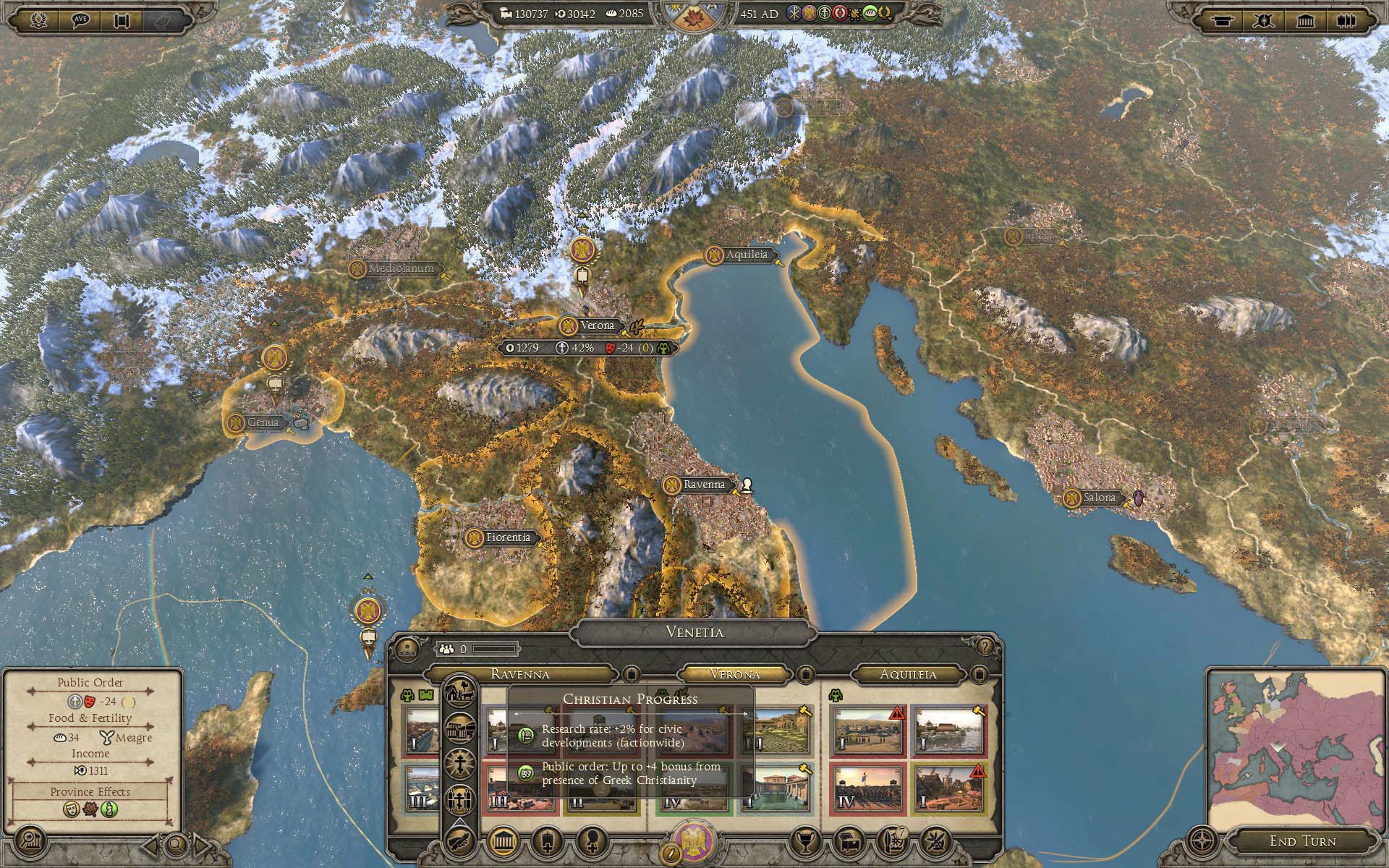Screen dimensions: 1389x868
Task: Open the AVE speech bubble advisor button
Action: (80, 20)
